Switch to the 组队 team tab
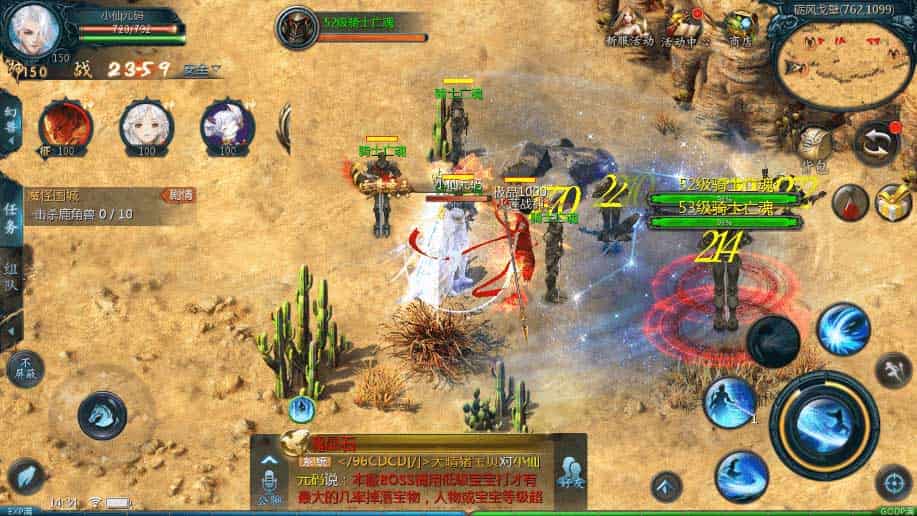 coord(10,280)
